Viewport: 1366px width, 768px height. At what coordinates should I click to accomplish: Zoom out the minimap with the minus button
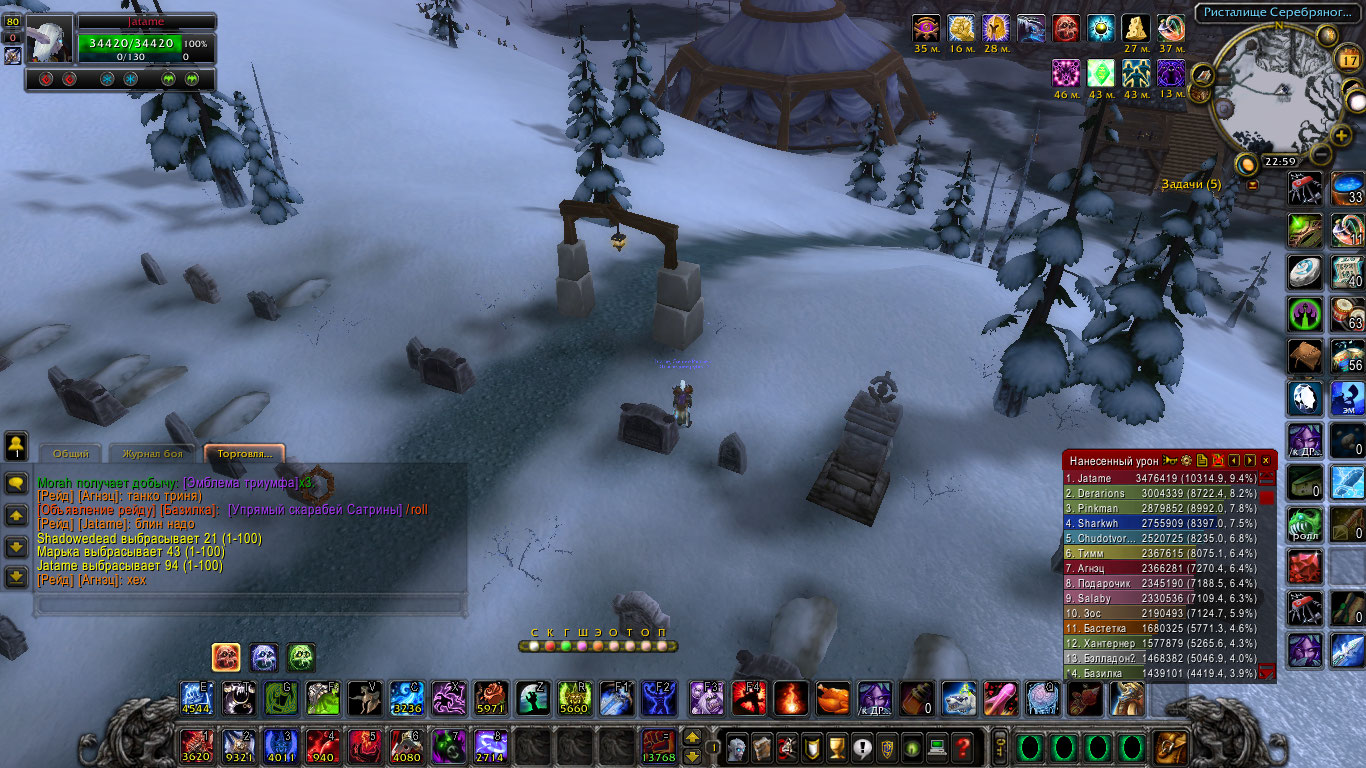[1321, 155]
